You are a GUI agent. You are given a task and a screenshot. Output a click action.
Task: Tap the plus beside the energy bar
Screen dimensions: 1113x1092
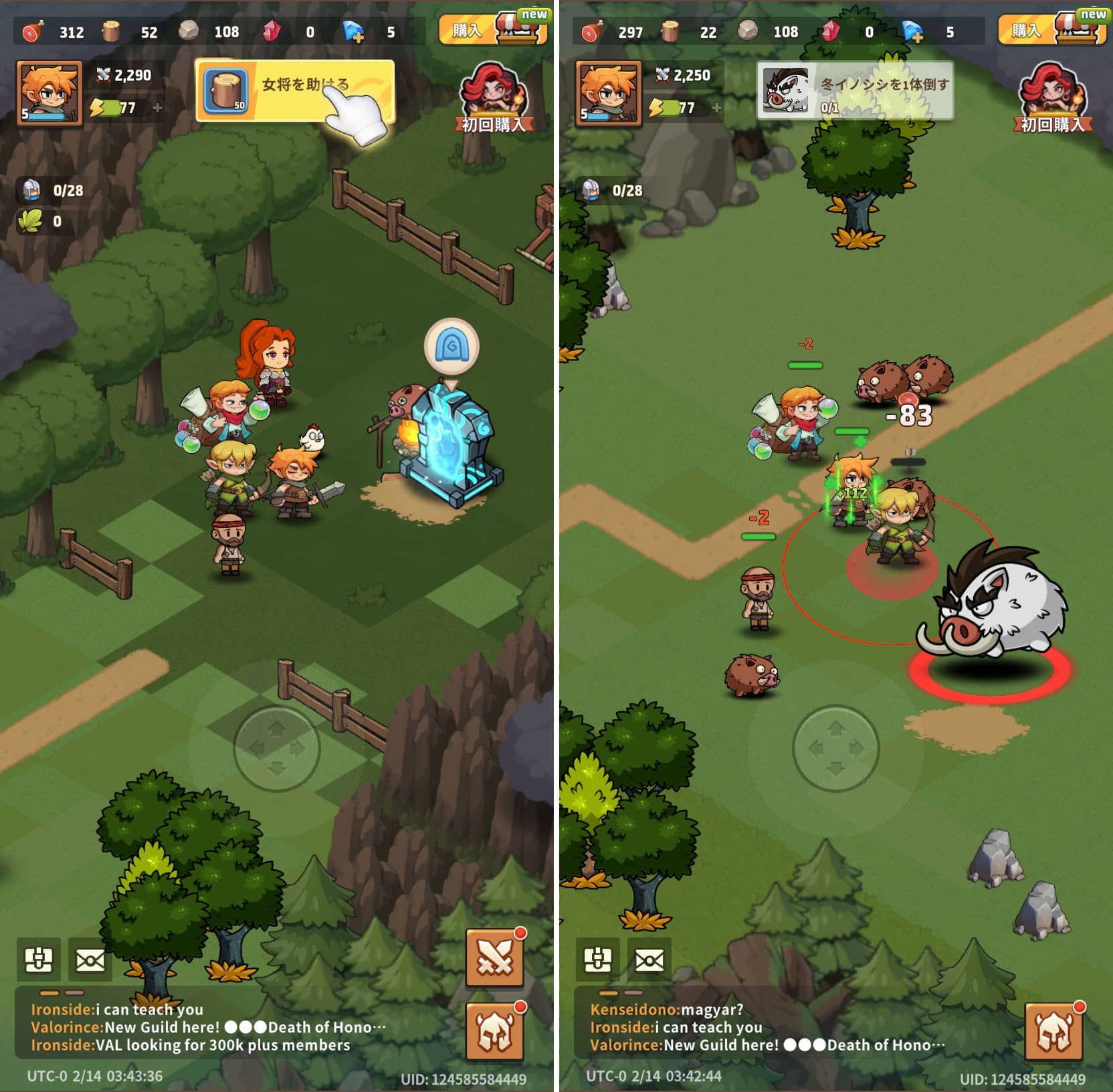[158, 106]
